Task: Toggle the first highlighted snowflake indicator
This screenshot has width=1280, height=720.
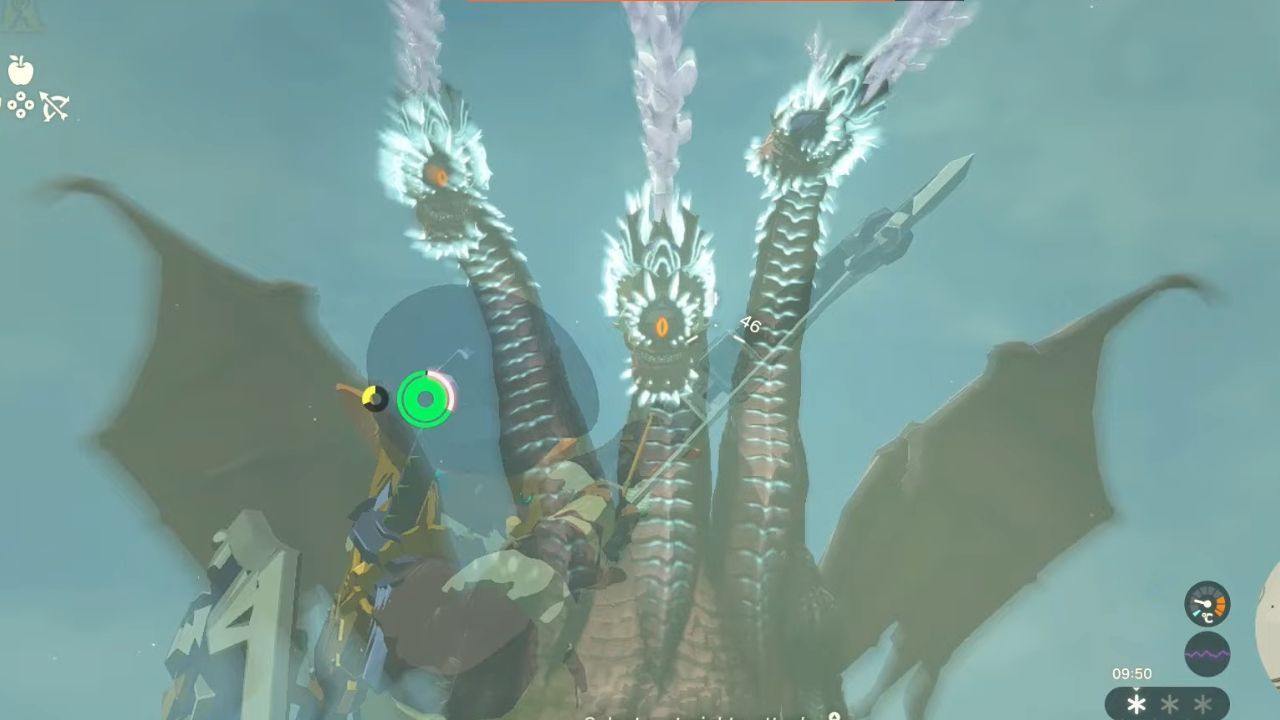Action: tap(1136, 704)
